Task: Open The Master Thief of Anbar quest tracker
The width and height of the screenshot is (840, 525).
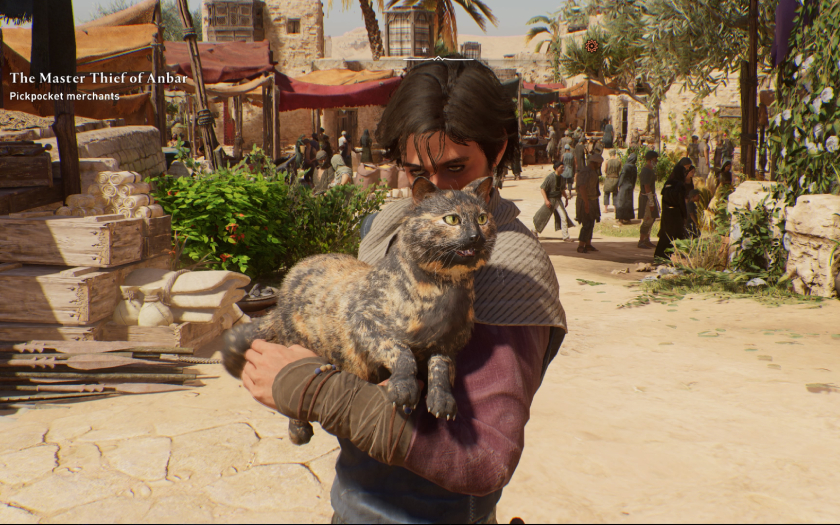Action: pos(98,78)
